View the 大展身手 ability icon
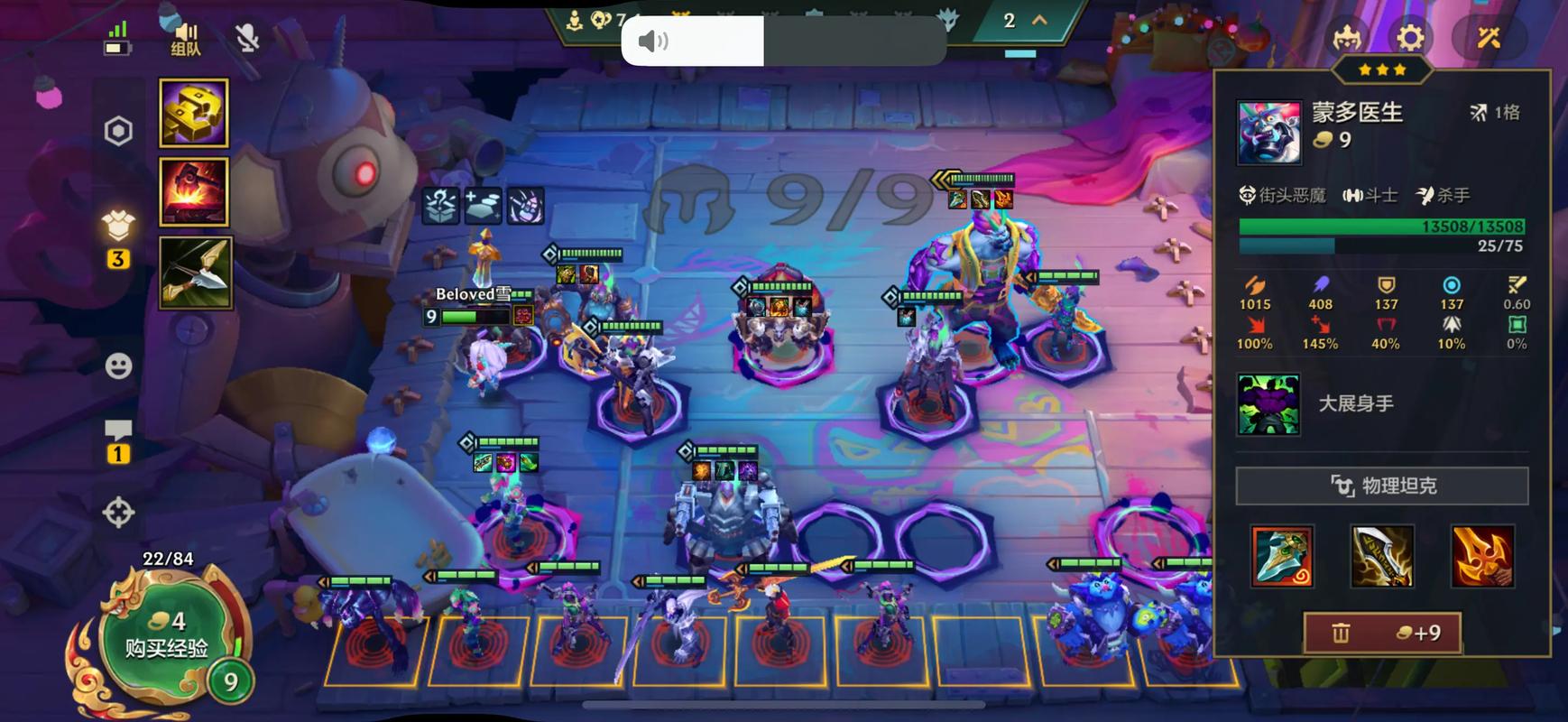Viewport: 1568px width, 722px height. (1268, 404)
